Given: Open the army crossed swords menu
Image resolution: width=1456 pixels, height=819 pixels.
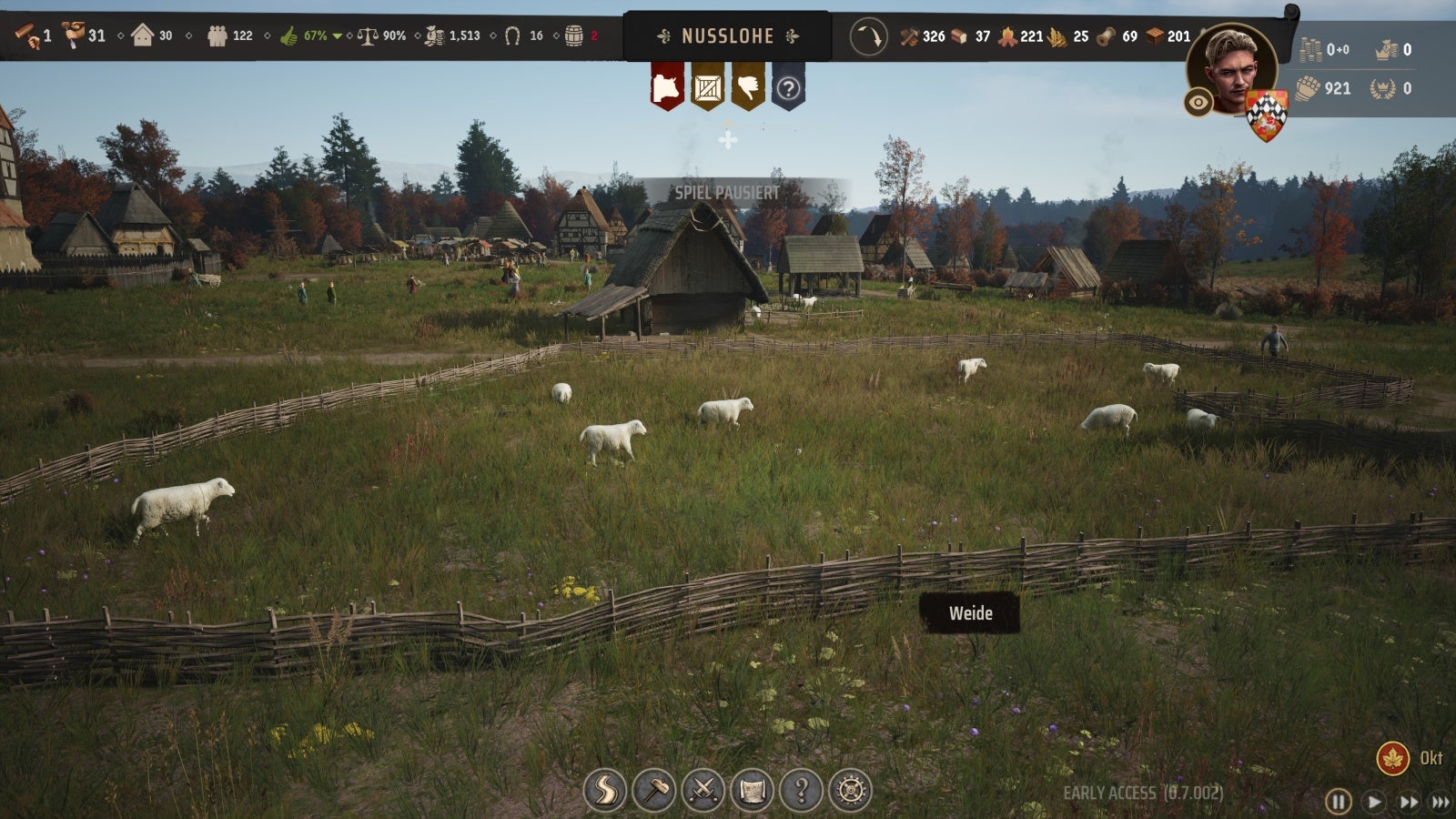Looking at the screenshot, I should click(703, 790).
